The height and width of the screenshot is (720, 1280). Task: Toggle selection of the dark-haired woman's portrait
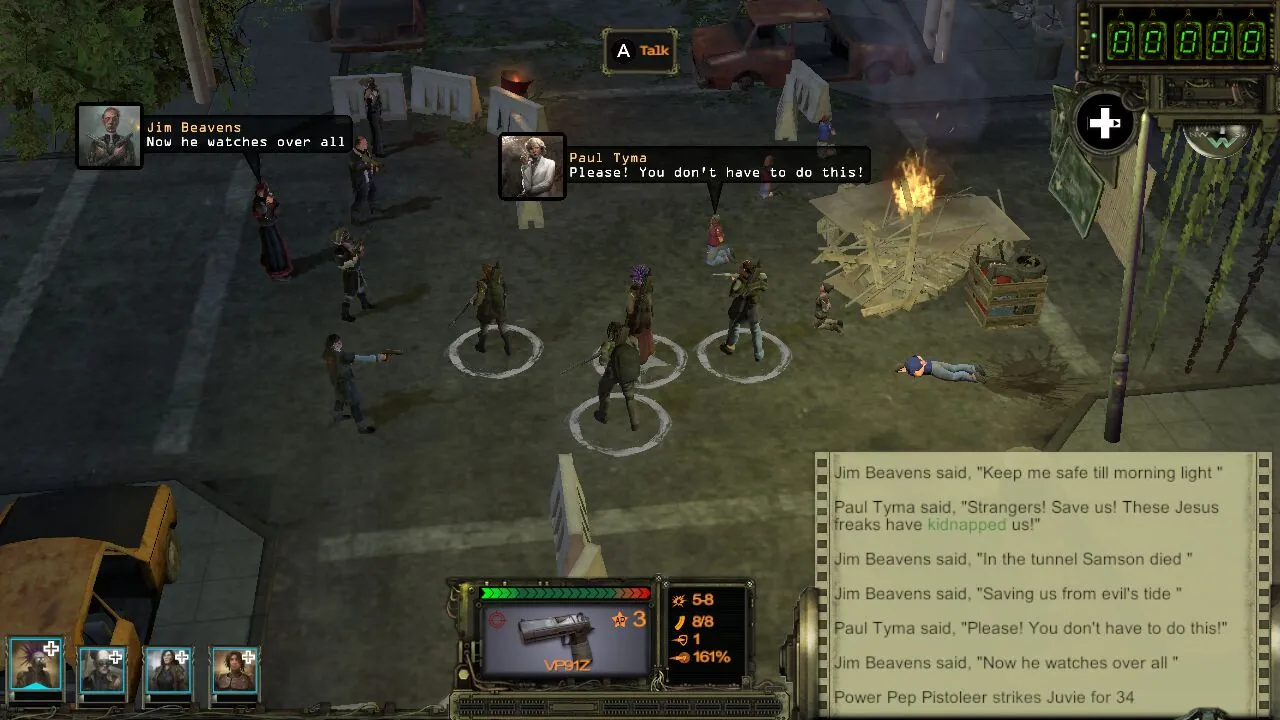168,668
